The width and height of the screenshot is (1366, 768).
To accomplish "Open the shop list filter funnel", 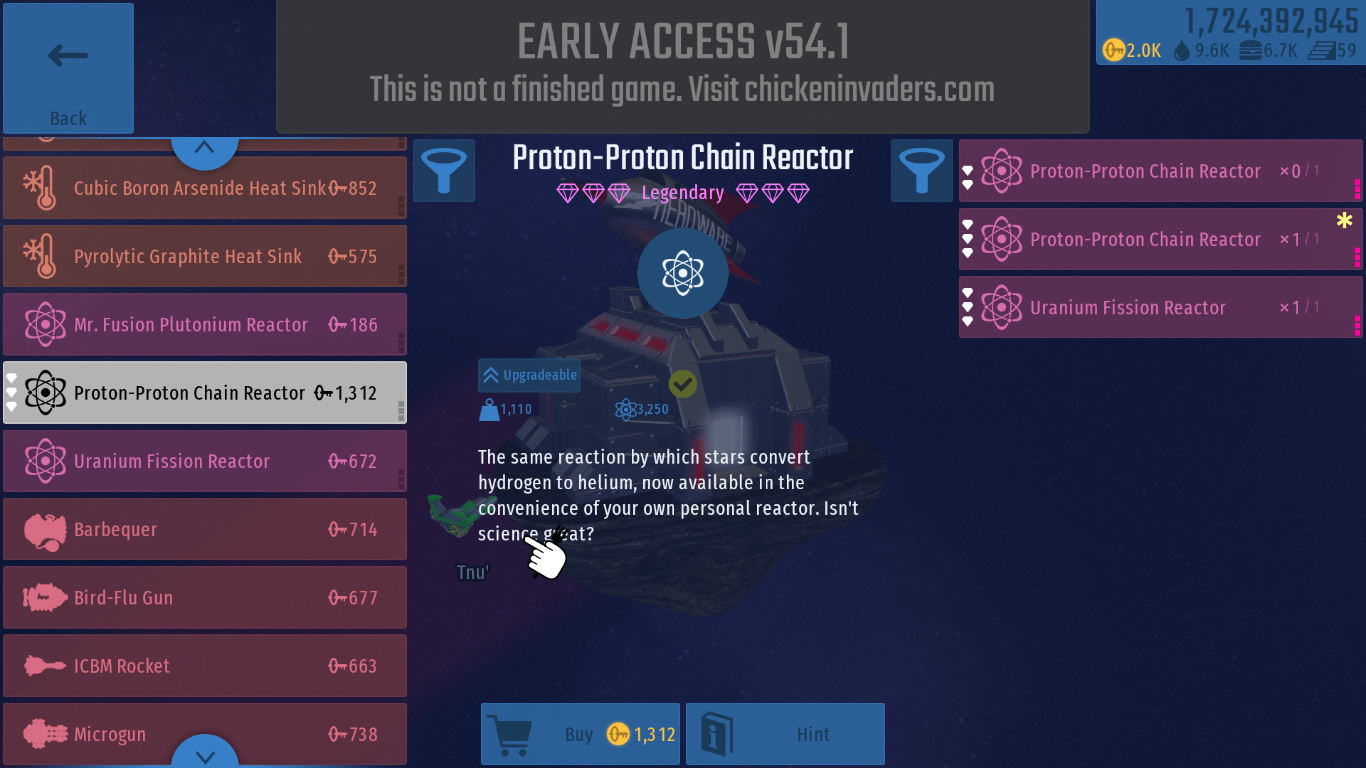I will [443, 170].
